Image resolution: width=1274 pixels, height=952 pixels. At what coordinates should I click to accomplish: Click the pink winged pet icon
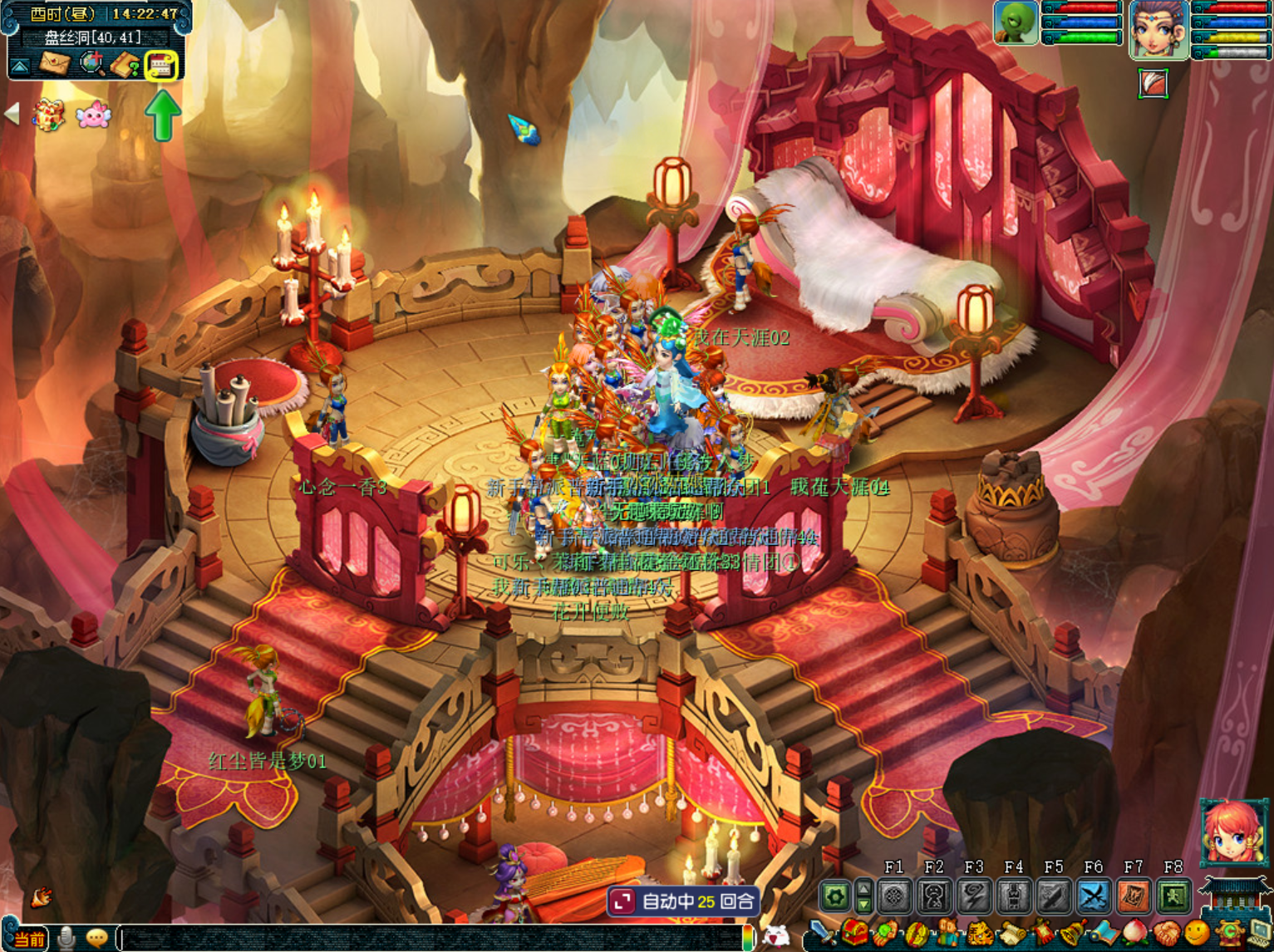[93, 115]
